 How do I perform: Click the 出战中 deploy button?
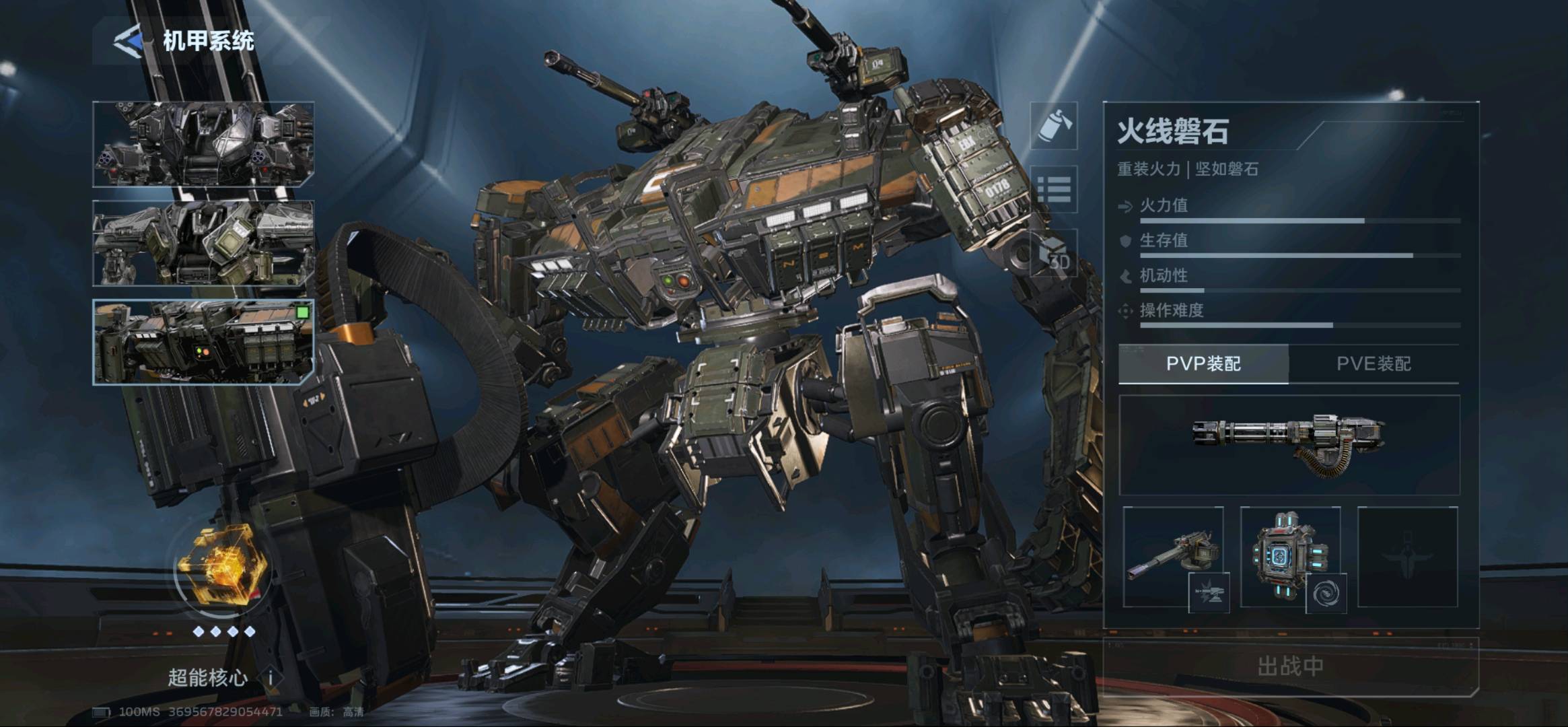pos(1290,666)
